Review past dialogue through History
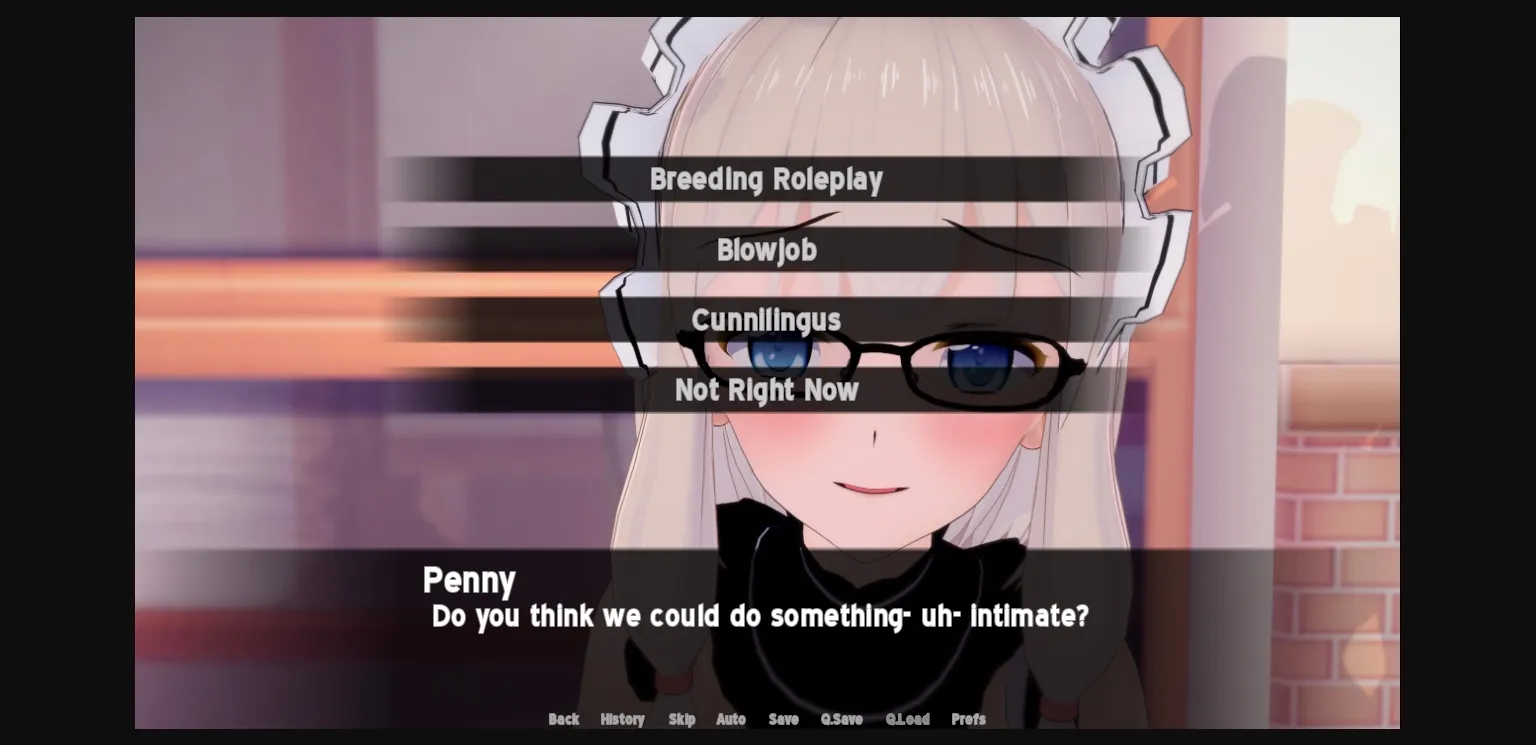 (622, 719)
